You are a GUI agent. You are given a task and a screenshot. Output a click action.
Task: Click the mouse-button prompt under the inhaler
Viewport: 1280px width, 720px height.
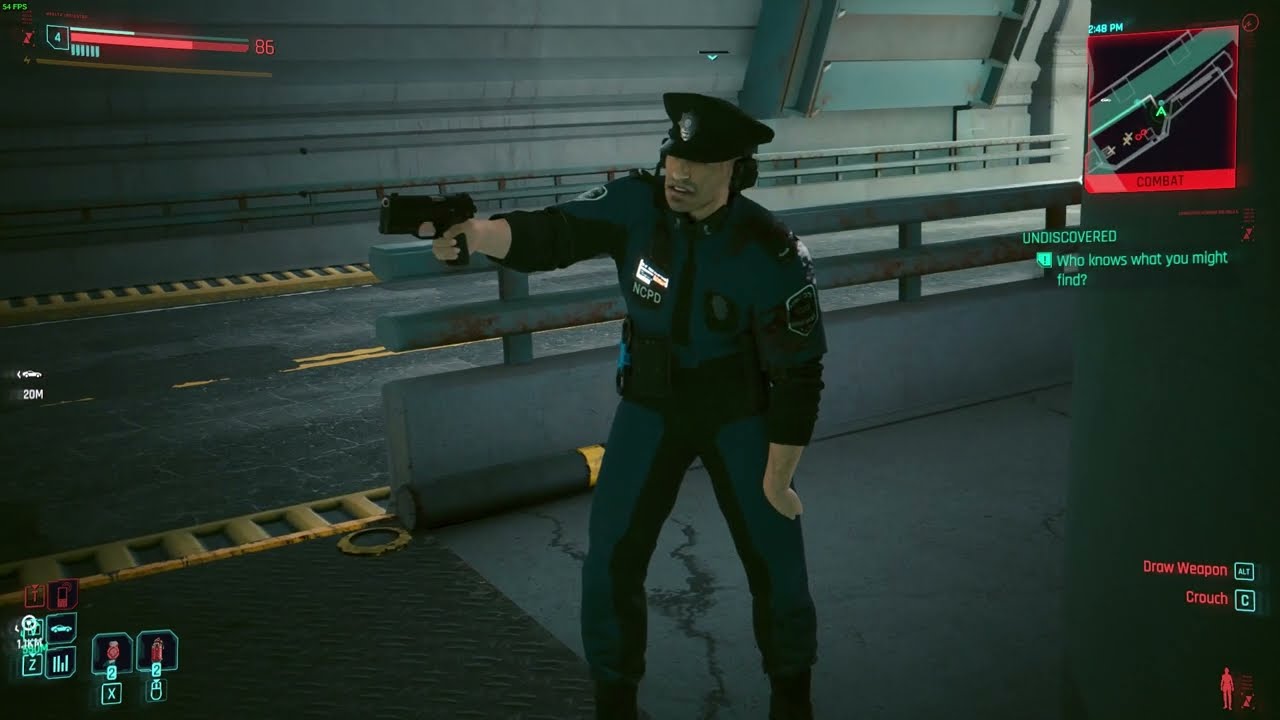157,691
